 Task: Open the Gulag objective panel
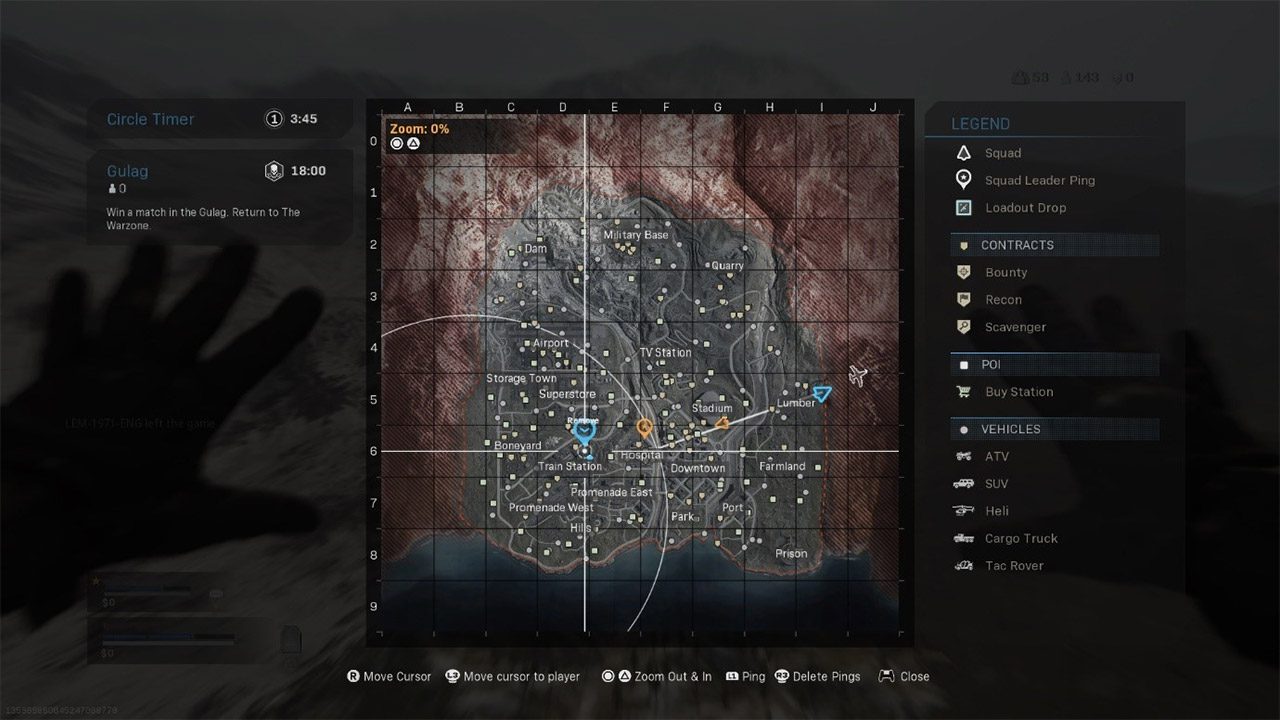[x=219, y=197]
